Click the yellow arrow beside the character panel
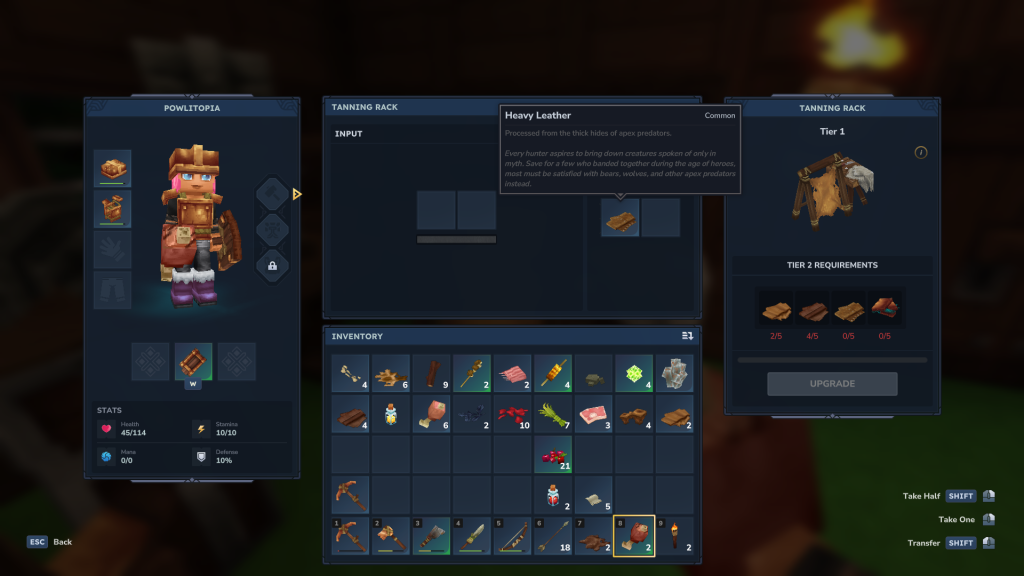 (297, 194)
